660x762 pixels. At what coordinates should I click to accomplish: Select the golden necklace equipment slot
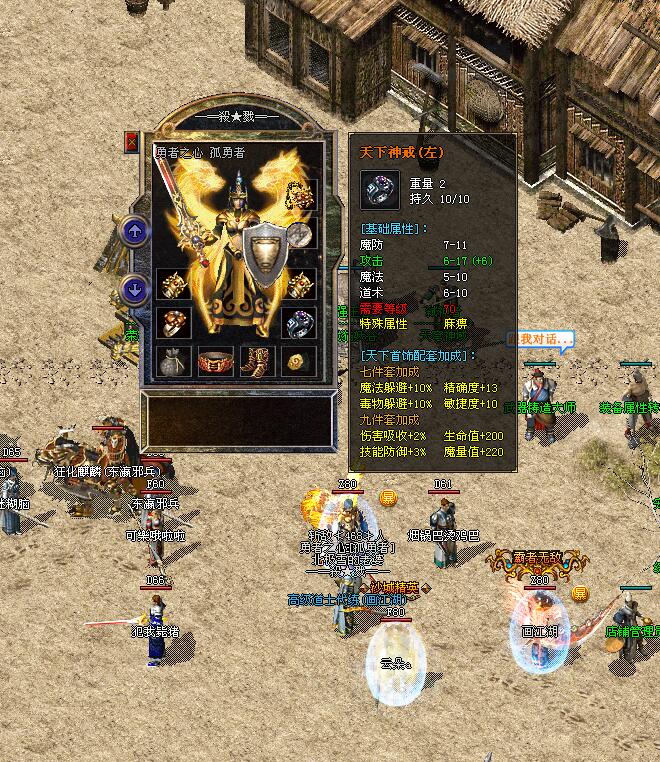(298, 193)
